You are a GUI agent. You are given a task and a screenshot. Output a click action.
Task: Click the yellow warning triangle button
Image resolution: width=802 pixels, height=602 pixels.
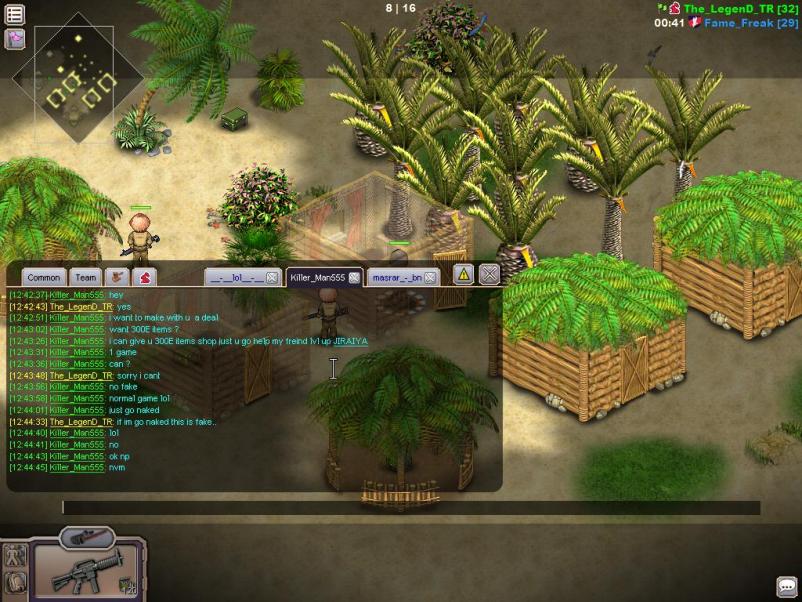click(x=463, y=274)
